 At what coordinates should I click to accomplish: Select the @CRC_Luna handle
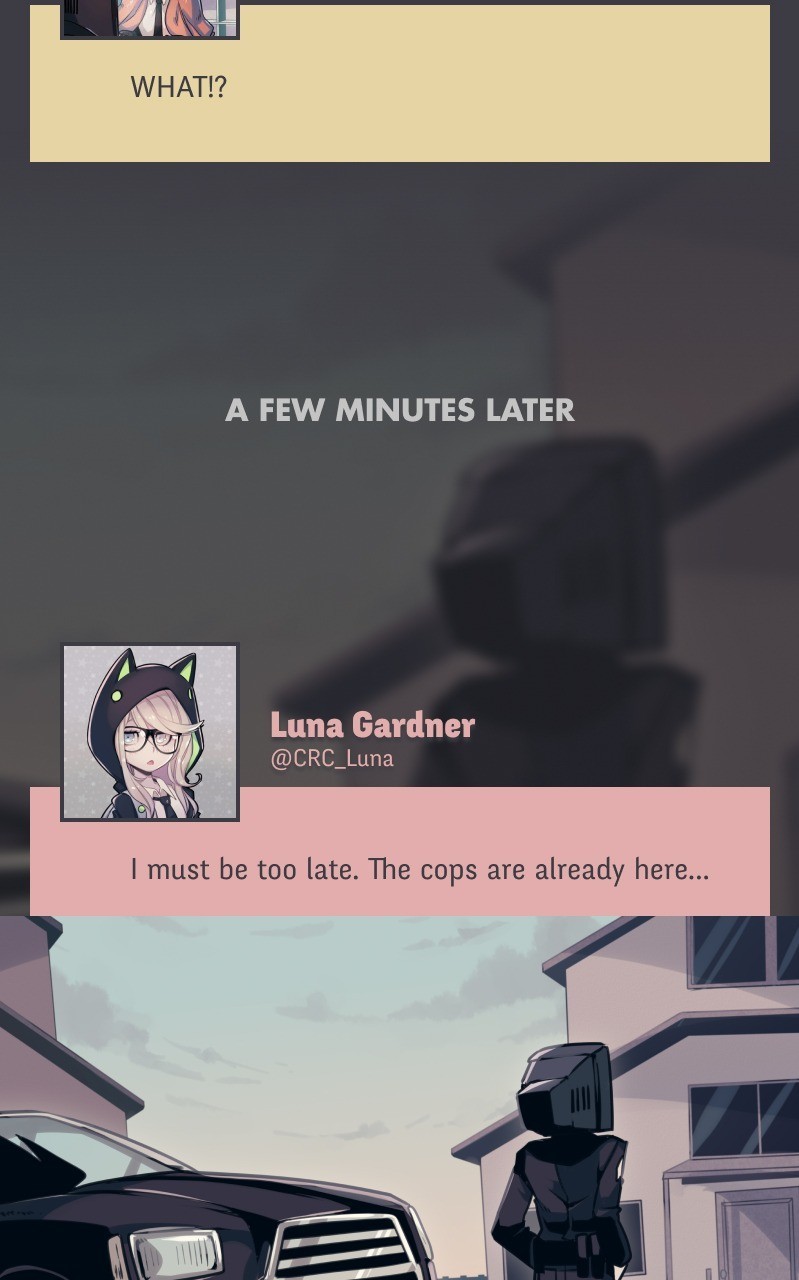click(332, 758)
